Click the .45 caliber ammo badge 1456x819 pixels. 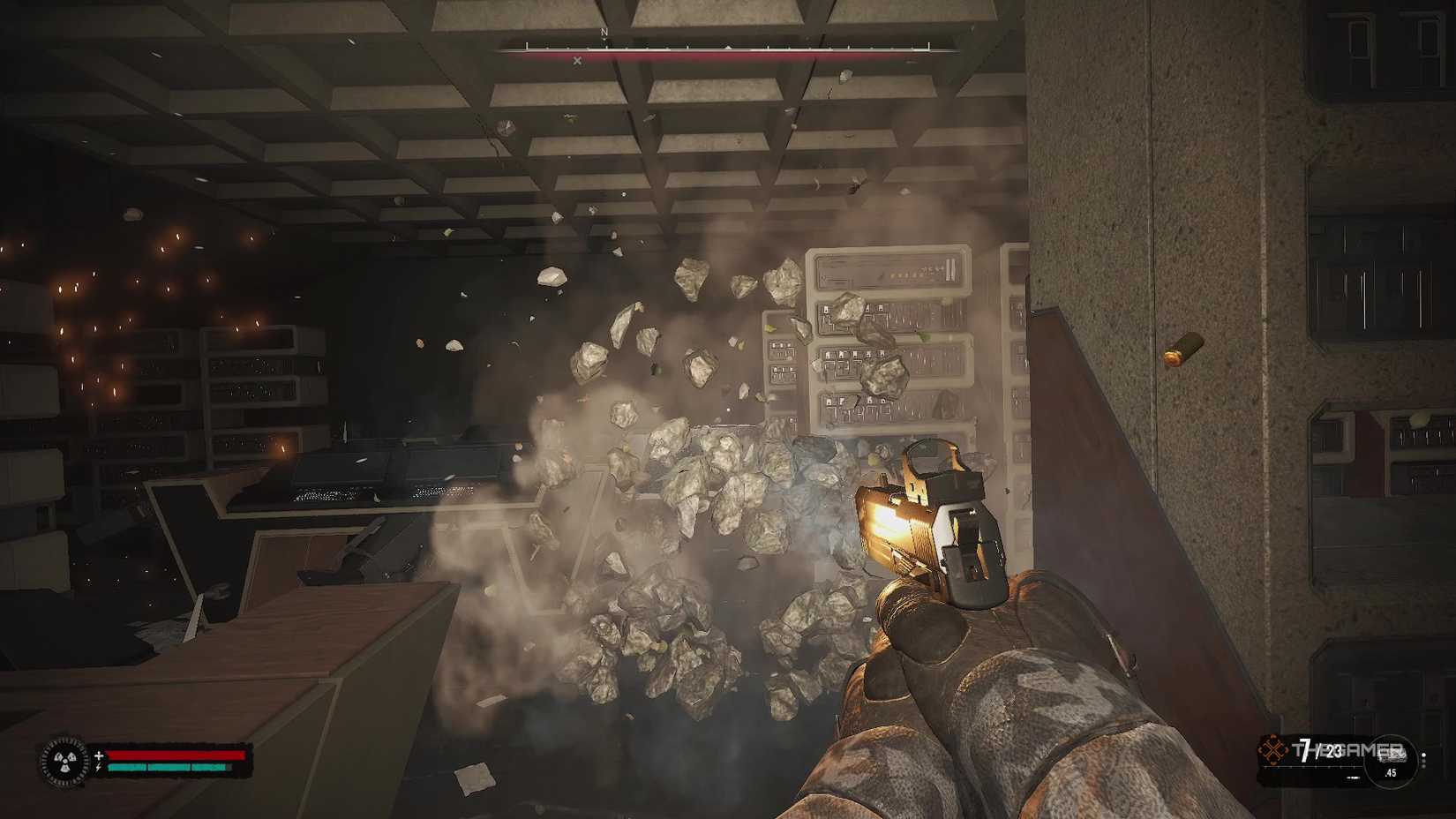(x=1391, y=773)
